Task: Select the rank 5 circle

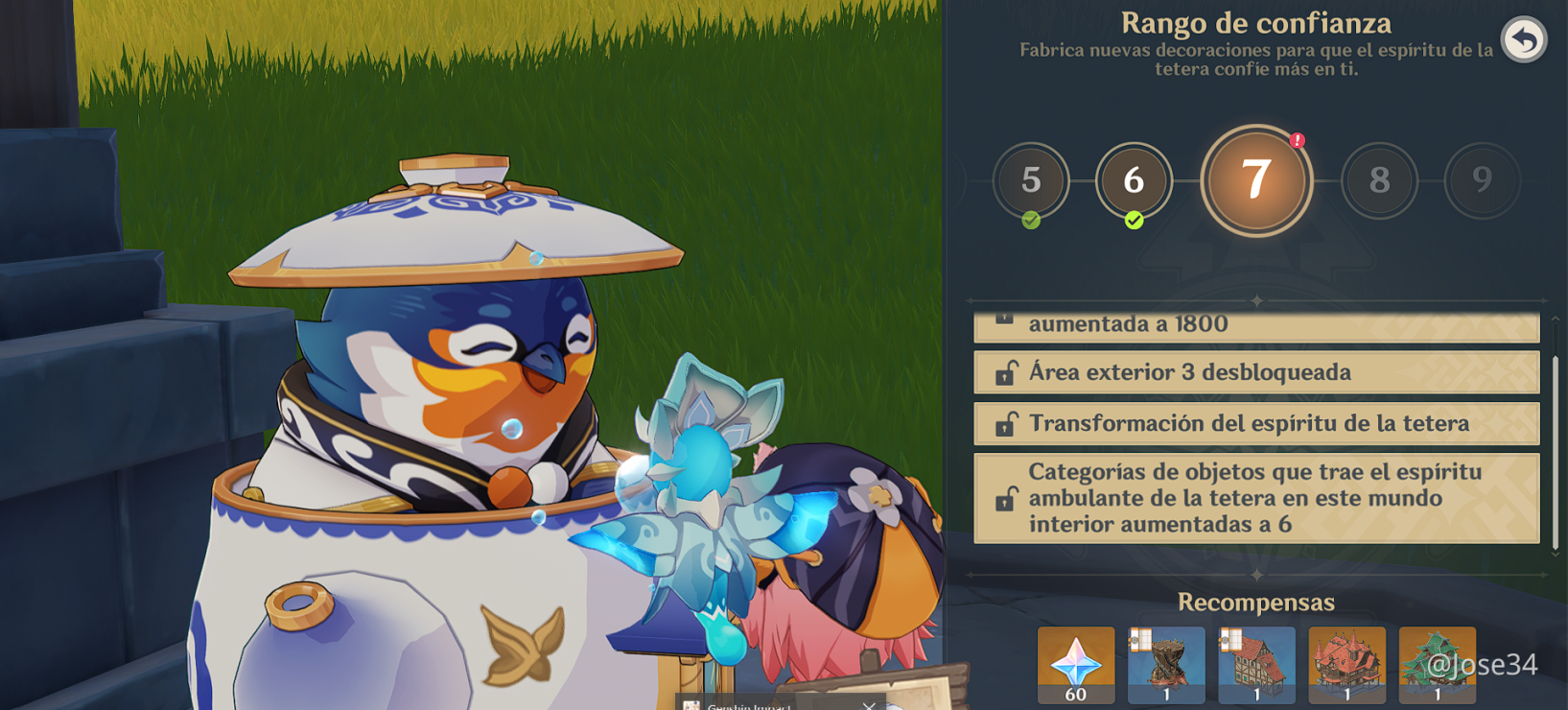Action: (x=1032, y=180)
